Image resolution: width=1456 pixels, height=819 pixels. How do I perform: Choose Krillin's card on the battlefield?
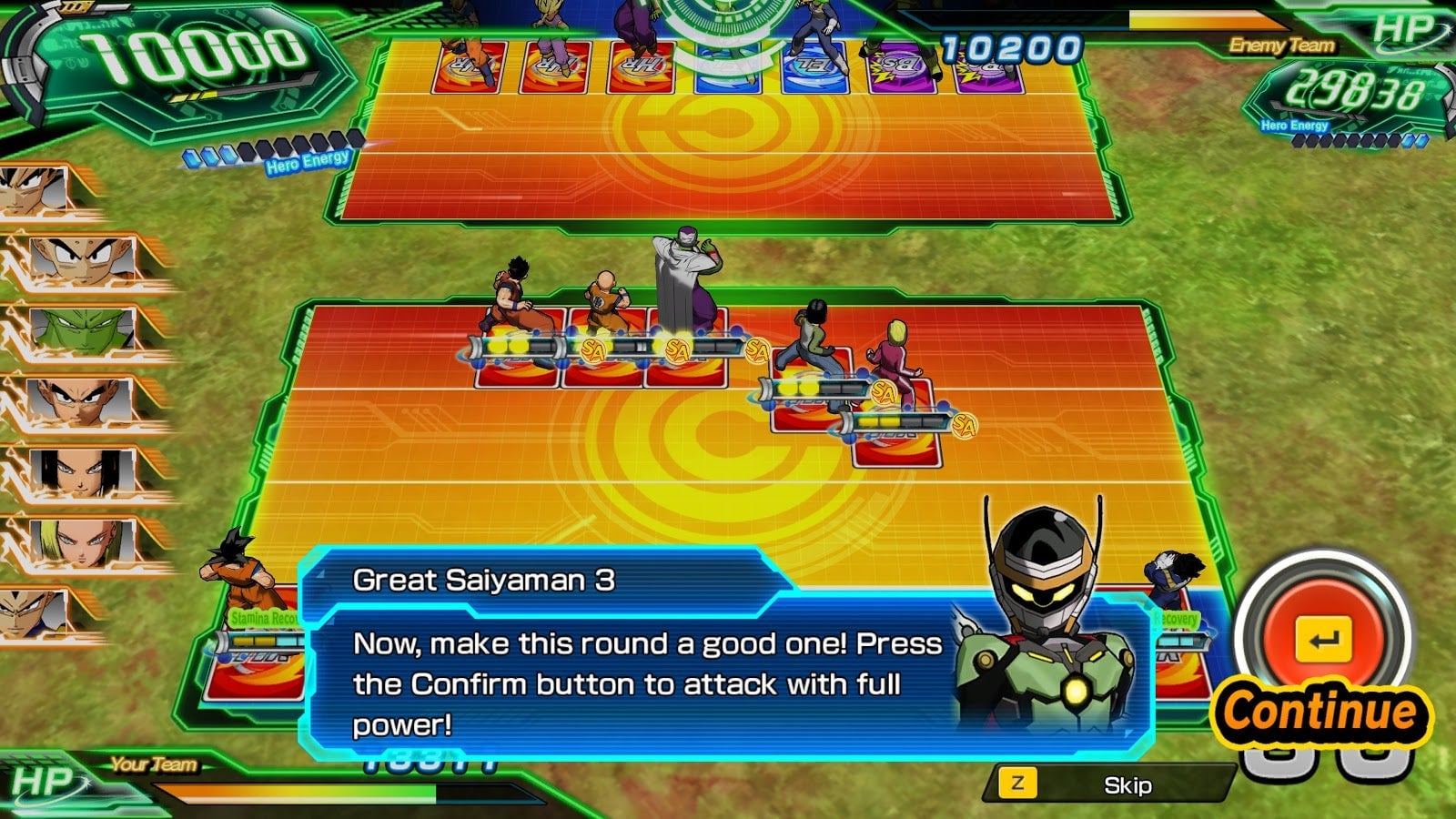(605, 366)
